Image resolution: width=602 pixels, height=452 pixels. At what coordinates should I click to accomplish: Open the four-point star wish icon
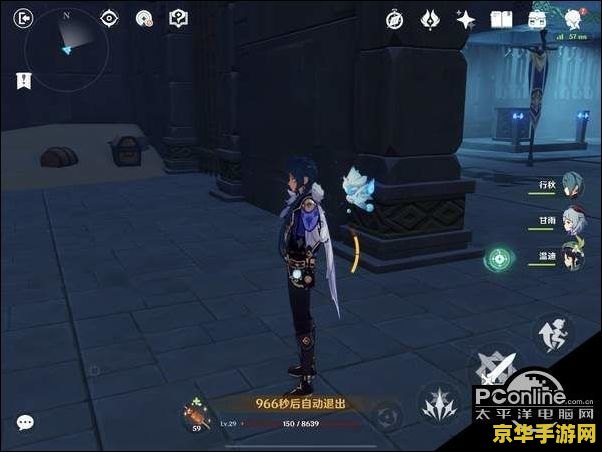(x=465, y=19)
